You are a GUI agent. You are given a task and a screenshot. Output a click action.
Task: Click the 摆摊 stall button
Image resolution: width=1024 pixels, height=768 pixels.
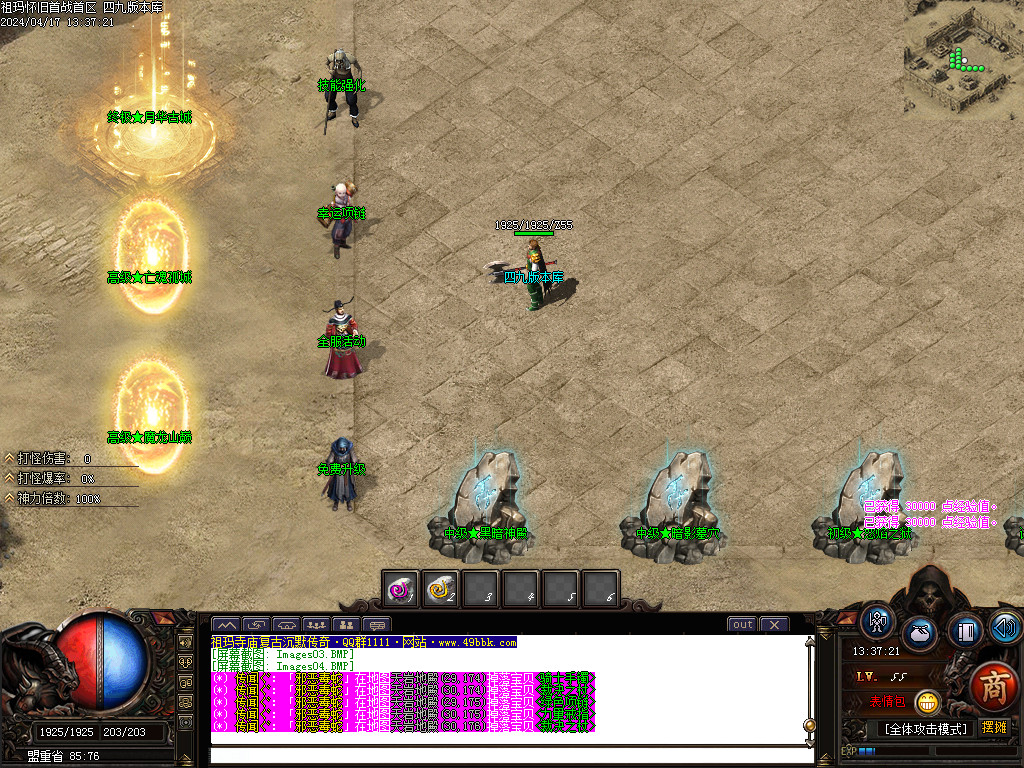(x=994, y=728)
